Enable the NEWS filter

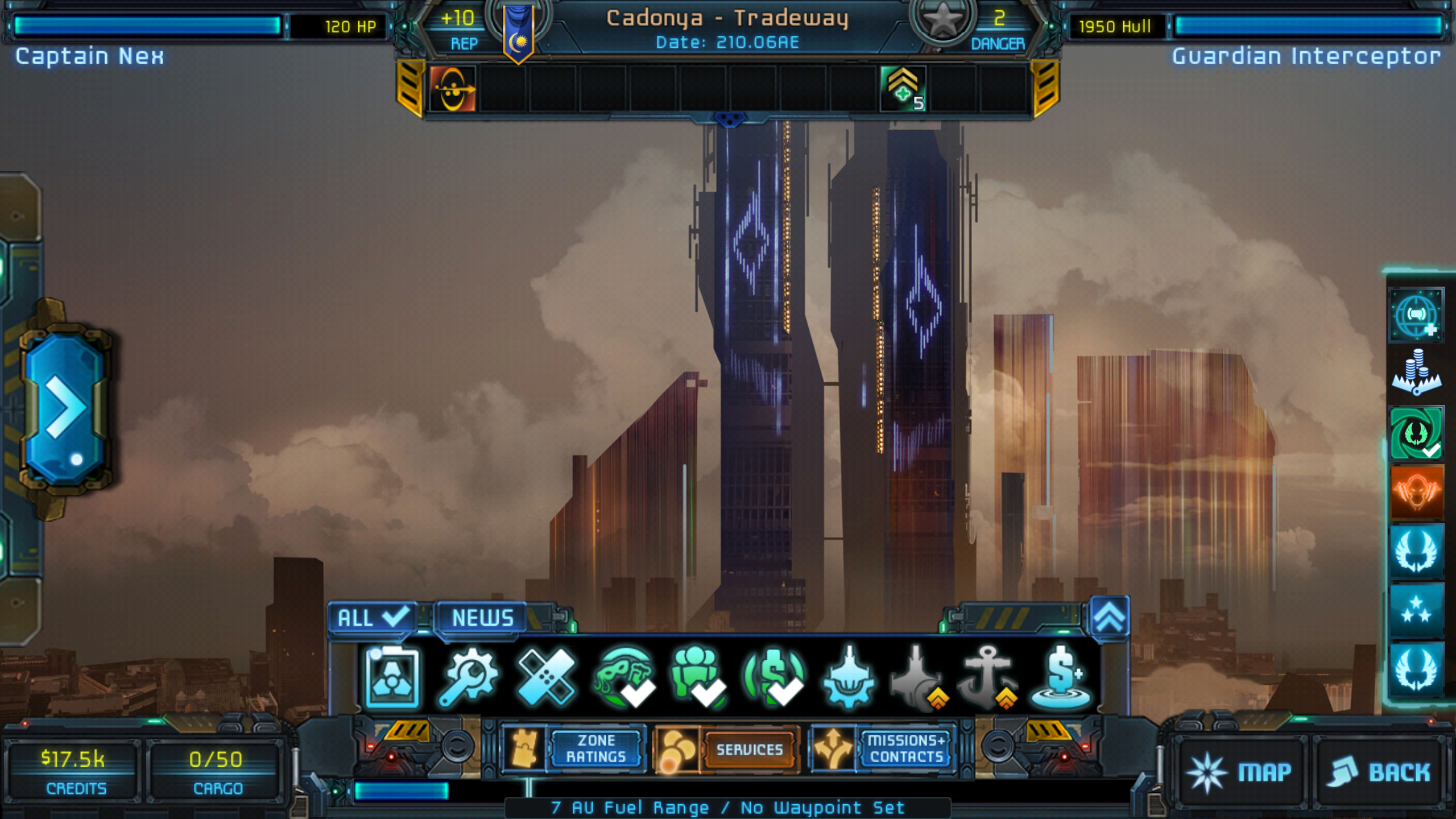[x=481, y=617]
